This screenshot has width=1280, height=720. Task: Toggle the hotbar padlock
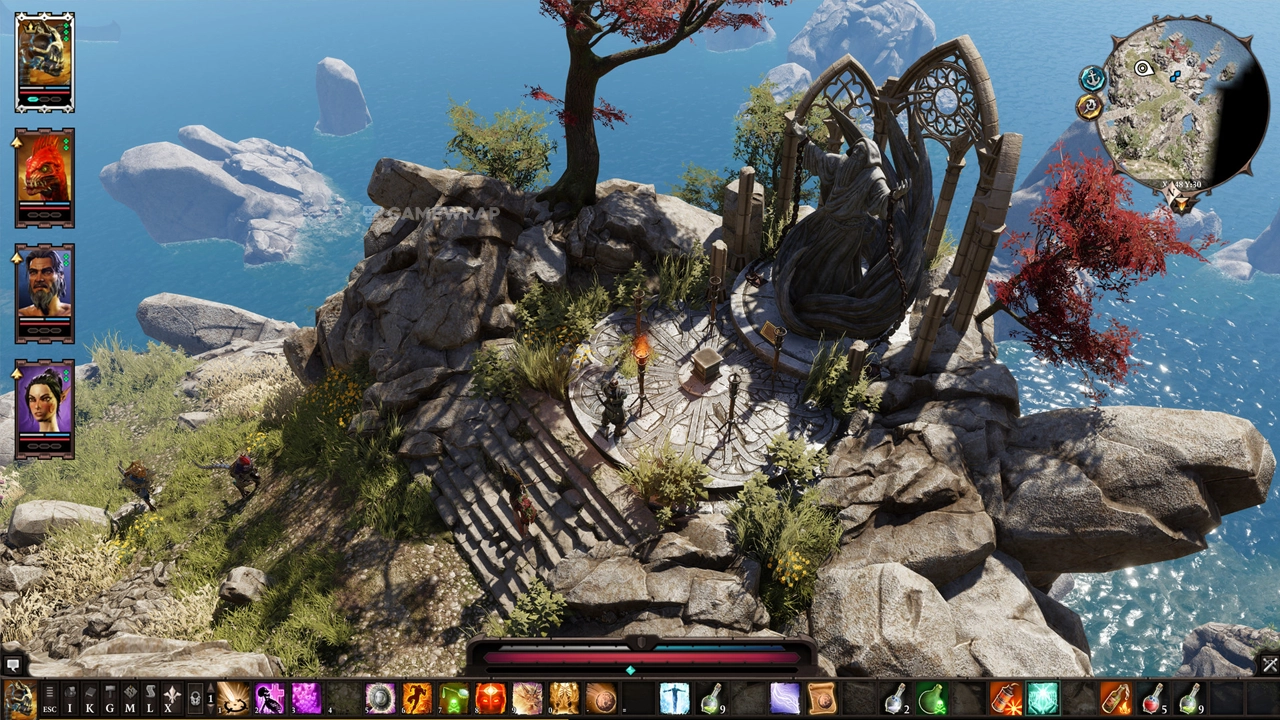coord(195,697)
